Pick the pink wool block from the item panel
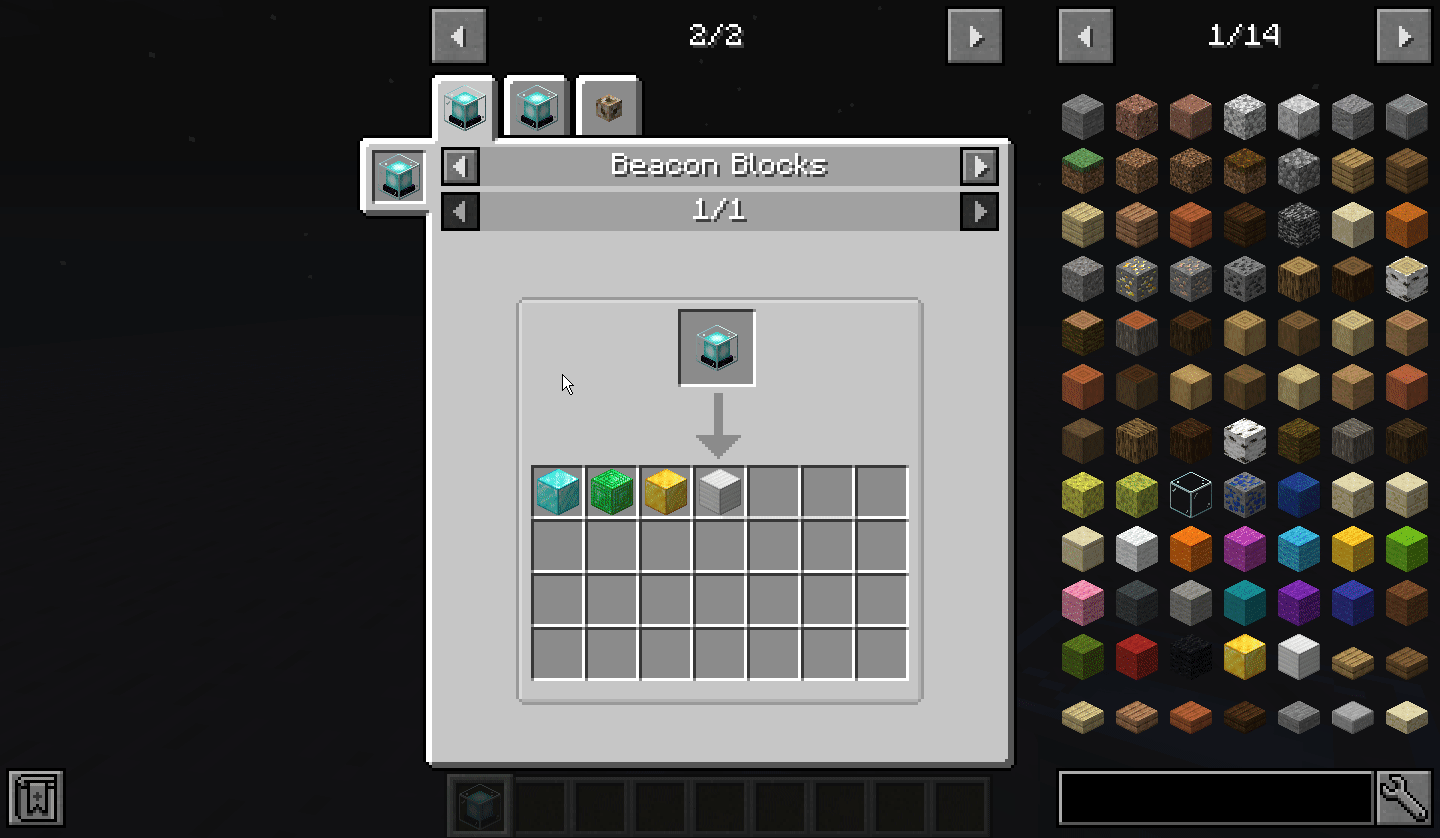This screenshot has height=838, width=1440. [x=1082, y=601]
